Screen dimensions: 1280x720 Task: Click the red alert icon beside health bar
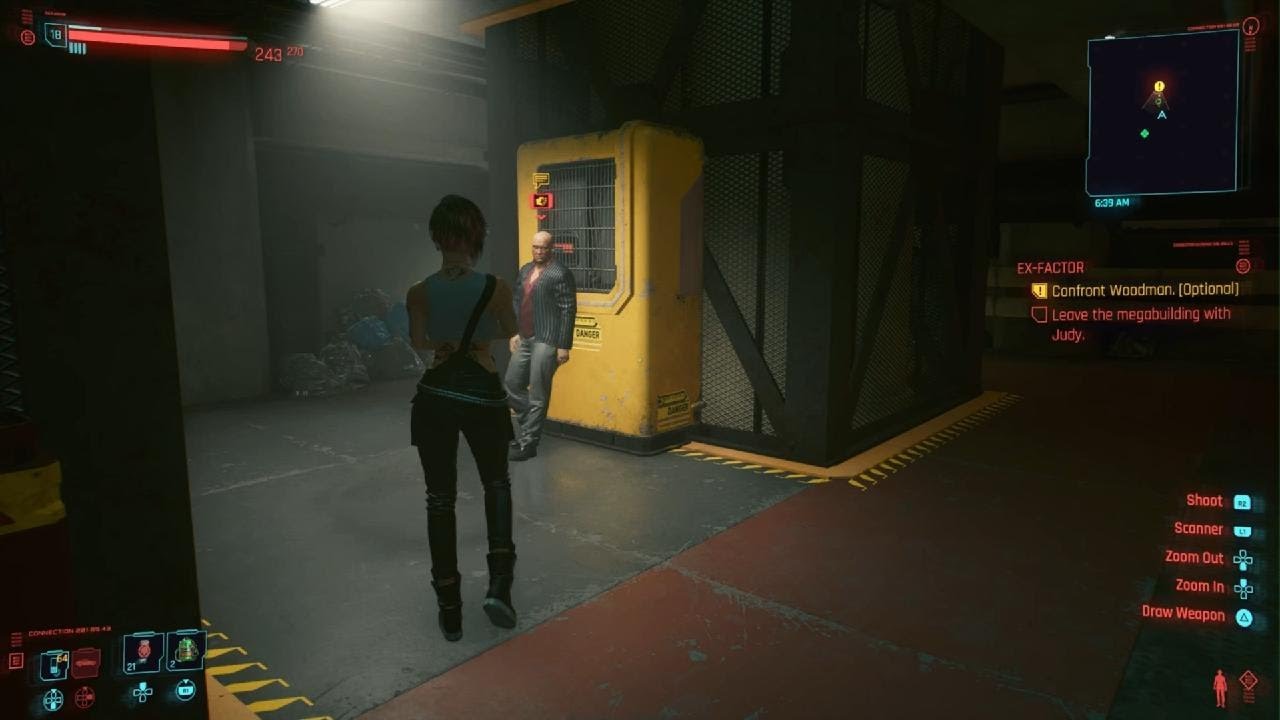27,37
